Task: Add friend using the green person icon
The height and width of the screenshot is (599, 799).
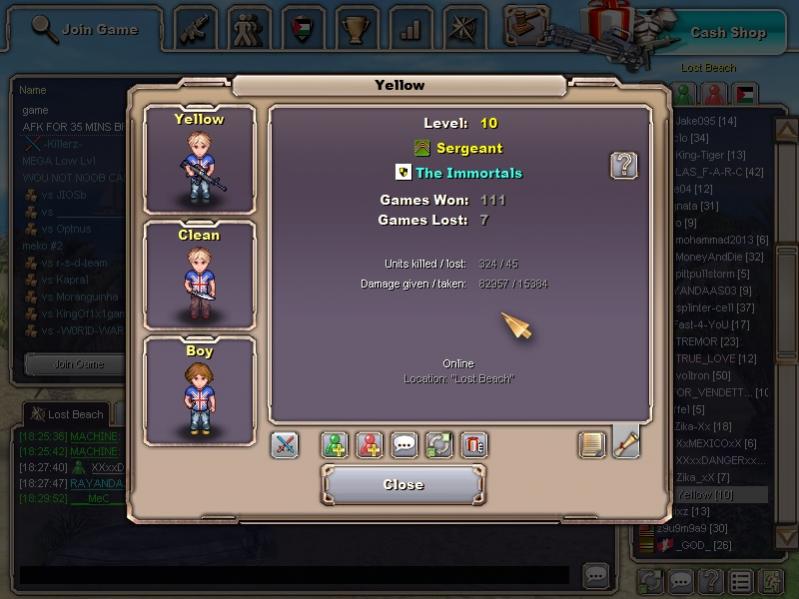Action: point(335,445)
